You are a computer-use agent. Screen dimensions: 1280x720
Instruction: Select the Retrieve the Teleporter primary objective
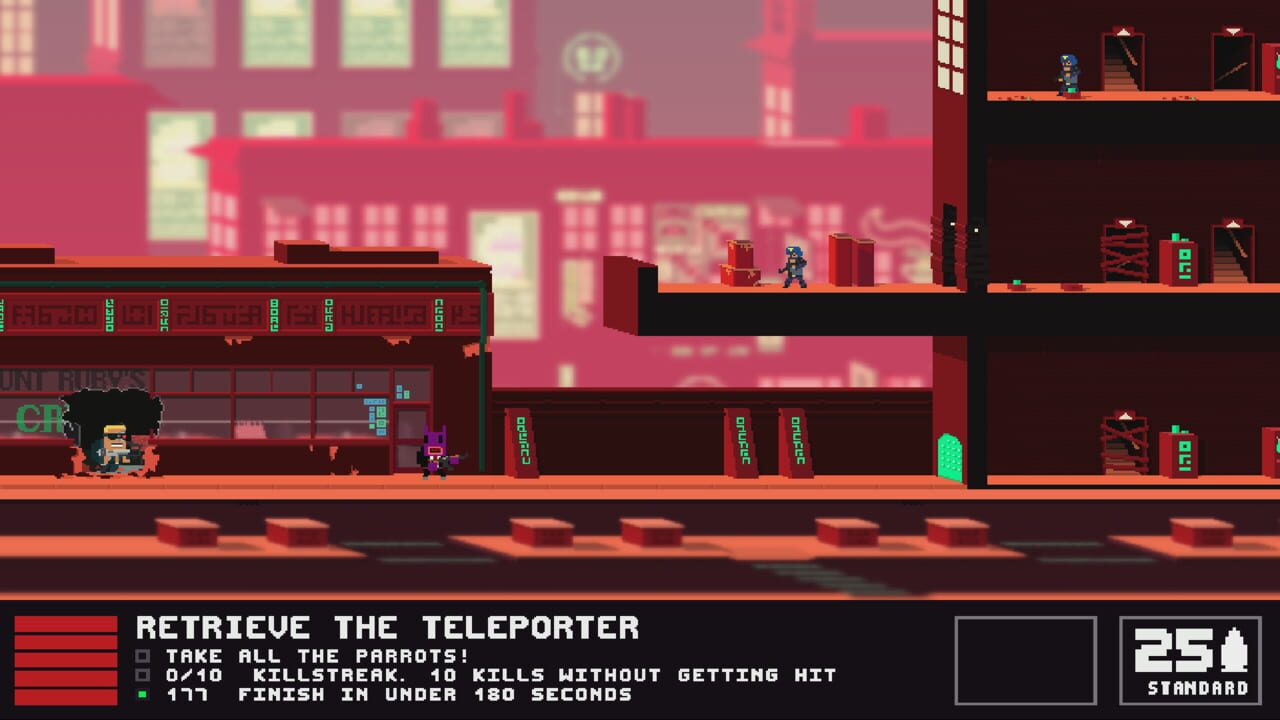click(387, 628)
